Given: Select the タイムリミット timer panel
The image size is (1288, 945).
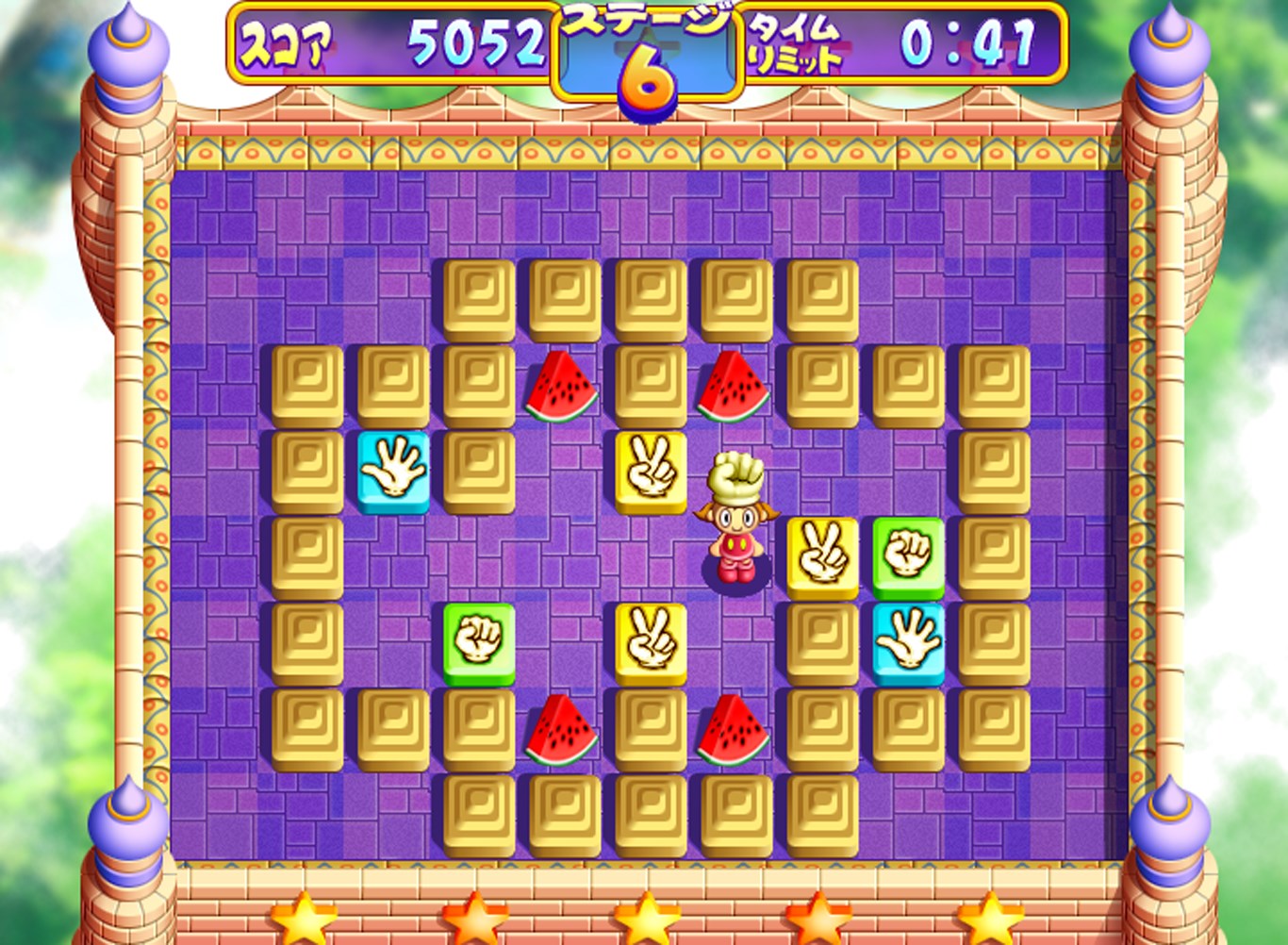Looking at the screenshot, I should [795, 40].
